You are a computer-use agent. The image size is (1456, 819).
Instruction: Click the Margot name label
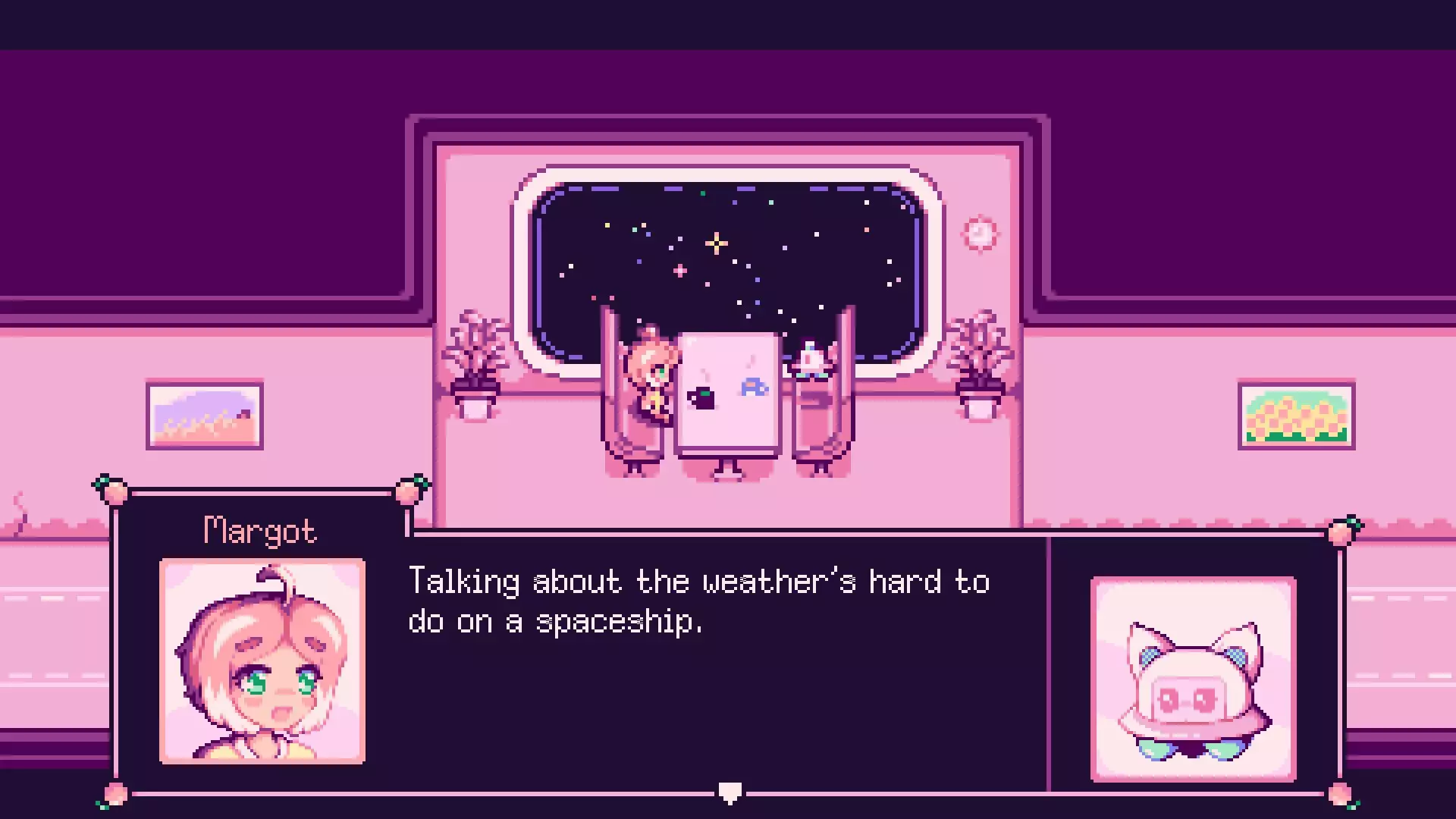259,529
